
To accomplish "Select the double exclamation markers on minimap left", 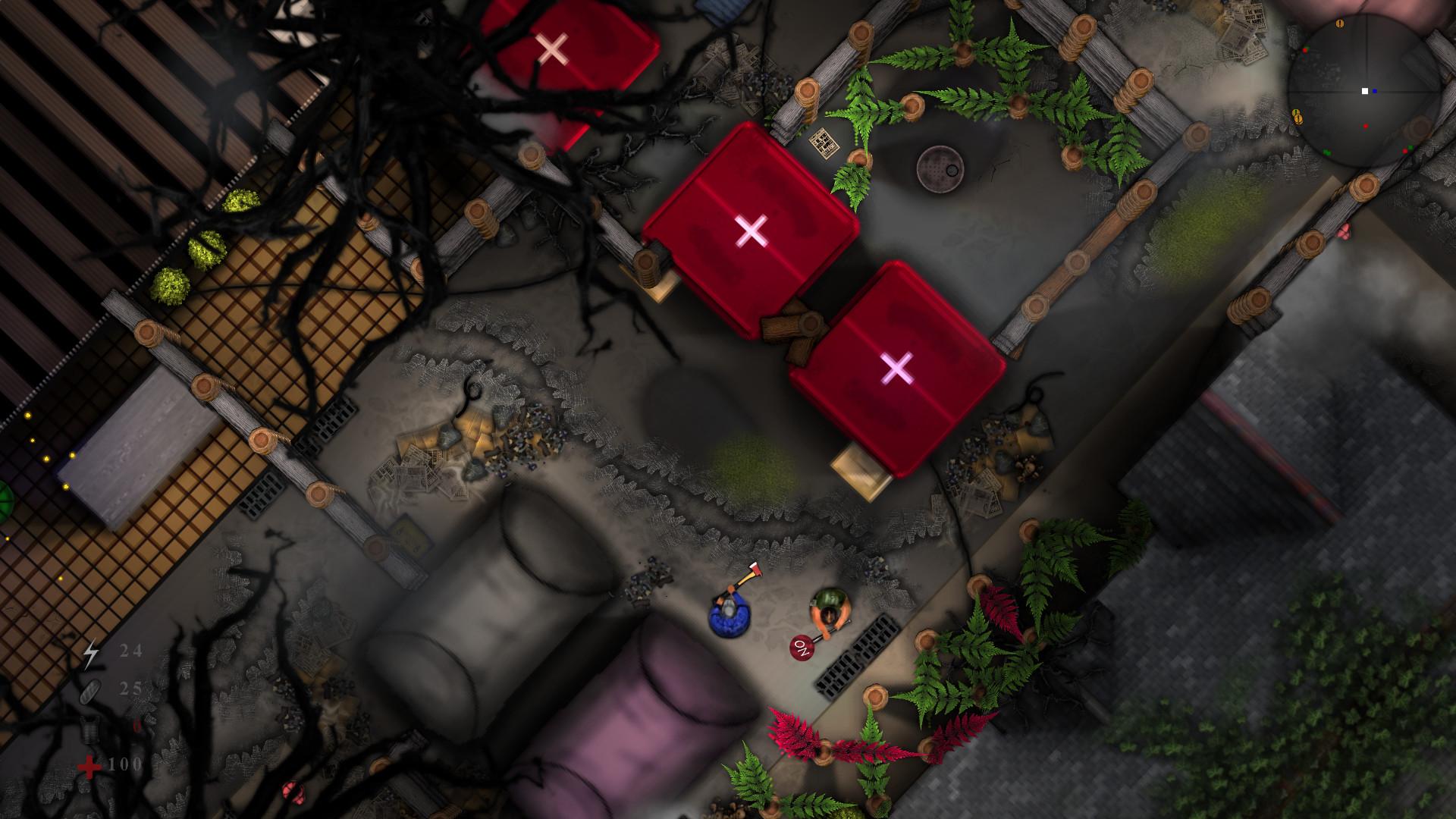I will 1298,116.
